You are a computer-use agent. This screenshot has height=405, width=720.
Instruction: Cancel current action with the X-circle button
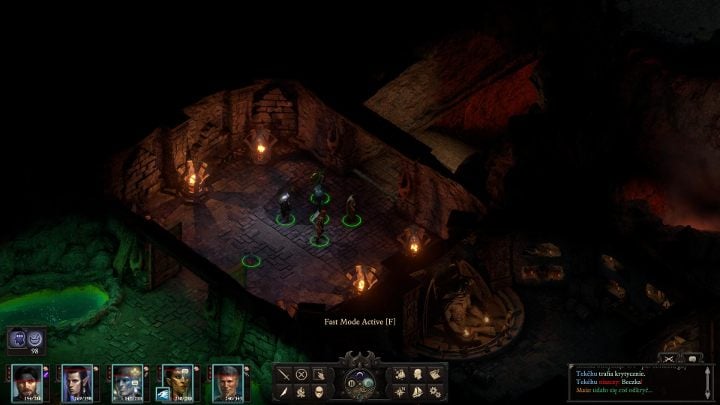[301, 375]
